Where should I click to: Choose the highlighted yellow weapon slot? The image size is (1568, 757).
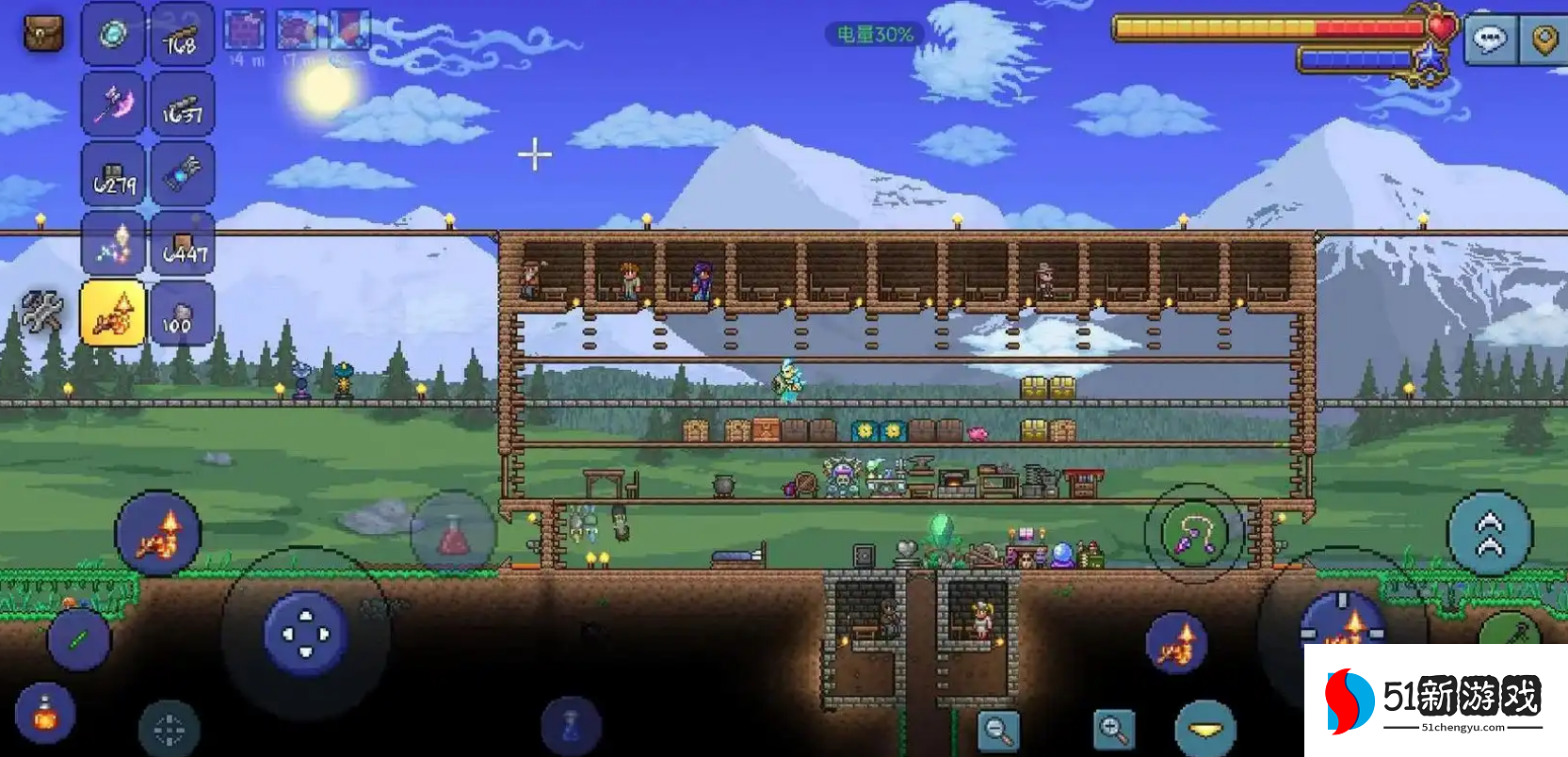pyautogui.click(x=114, y=314)
